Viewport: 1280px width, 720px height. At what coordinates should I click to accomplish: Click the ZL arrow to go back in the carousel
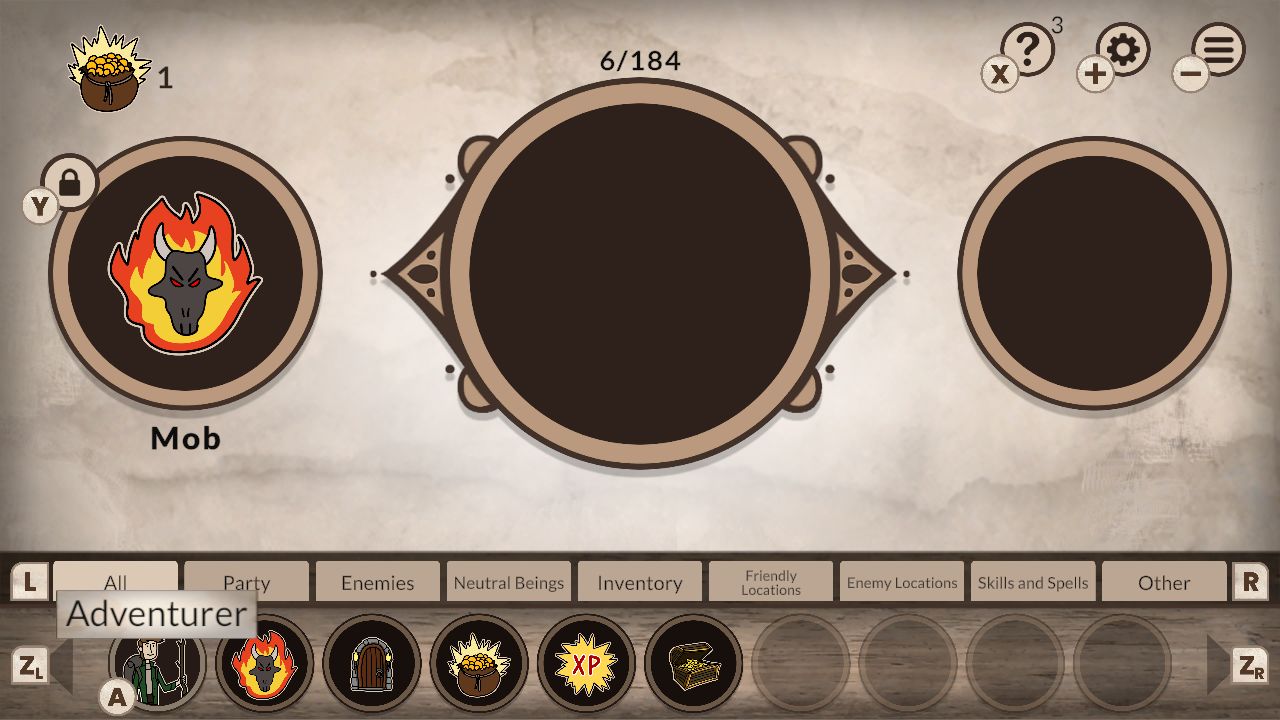click(x=32, y=663)
